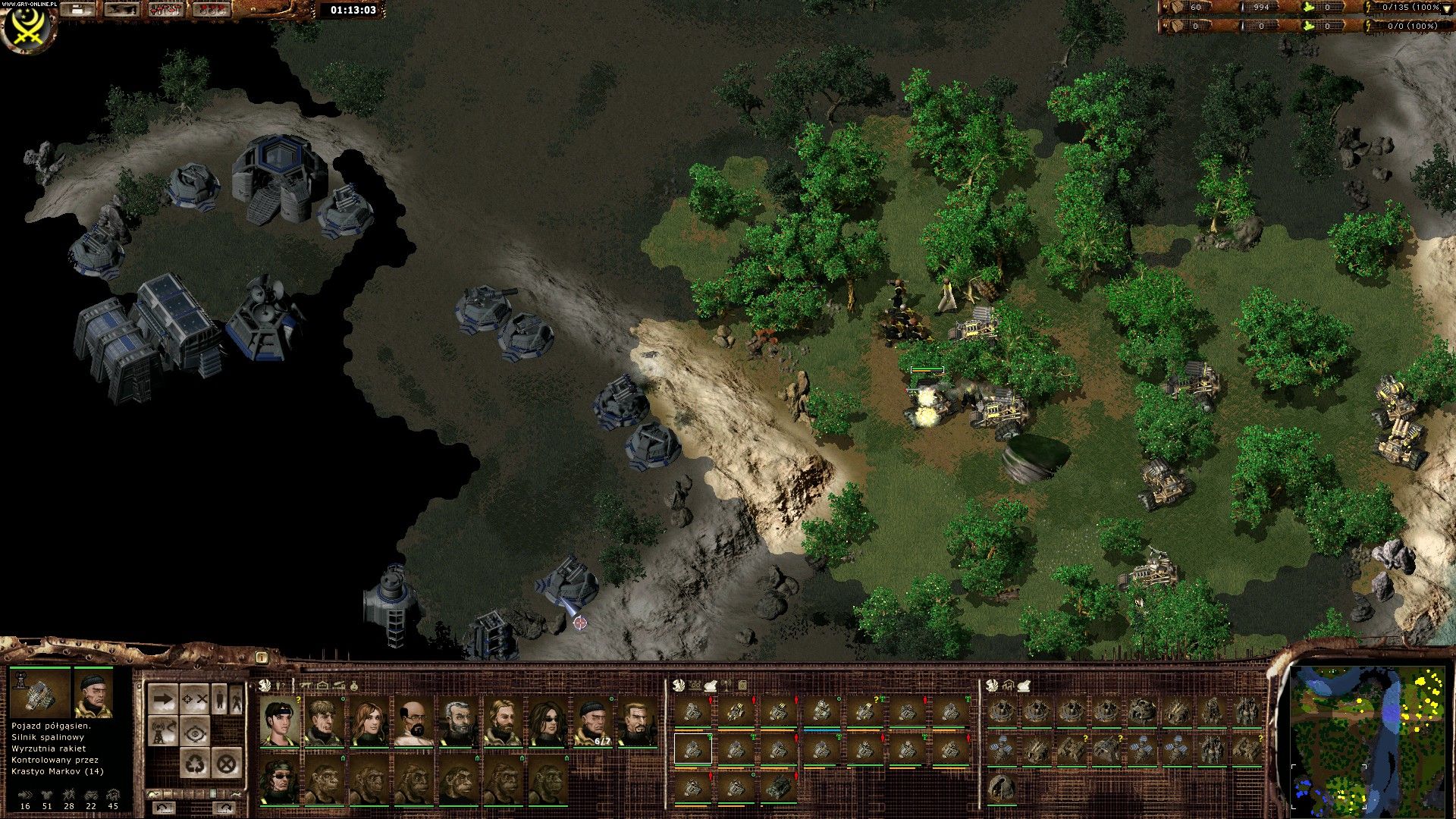1456x819 pixels.
Task: Click the Arabian faction emblem with crescent and swords
Action: [x=28, y=27]
